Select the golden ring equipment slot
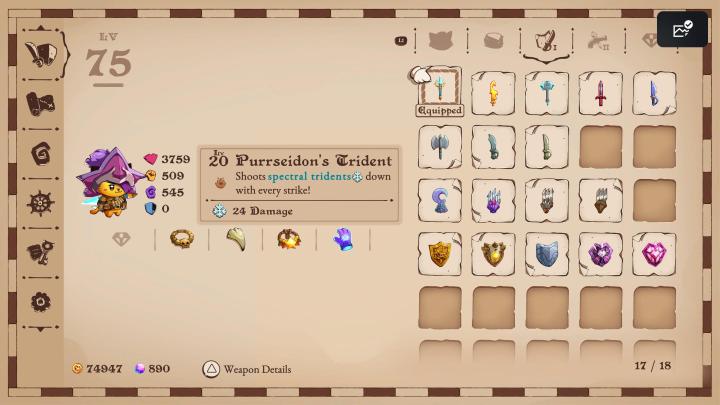The height and width of the screenshot is (405, 720). [182, 239]
